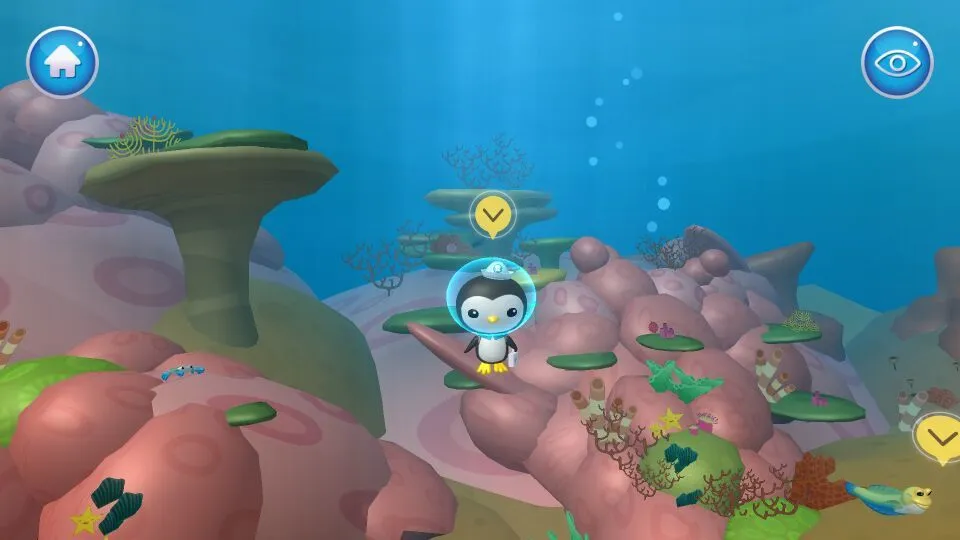Tap the arrow marker above the fish
Image resolution: width=960 pixels, height=540 pixels.
(x=938, y=436)
